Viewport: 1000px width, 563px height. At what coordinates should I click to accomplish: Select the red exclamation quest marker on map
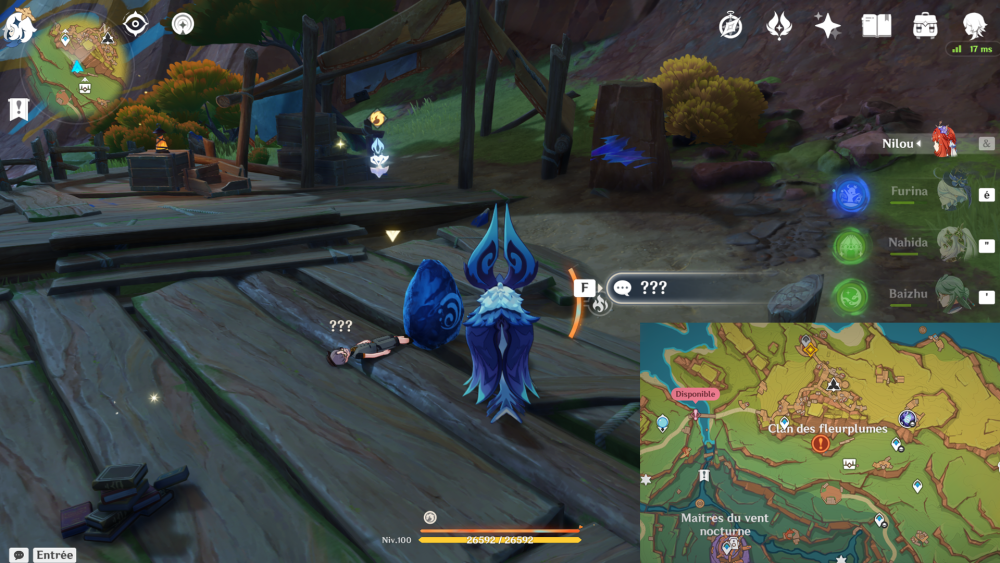tap(821, 443)
